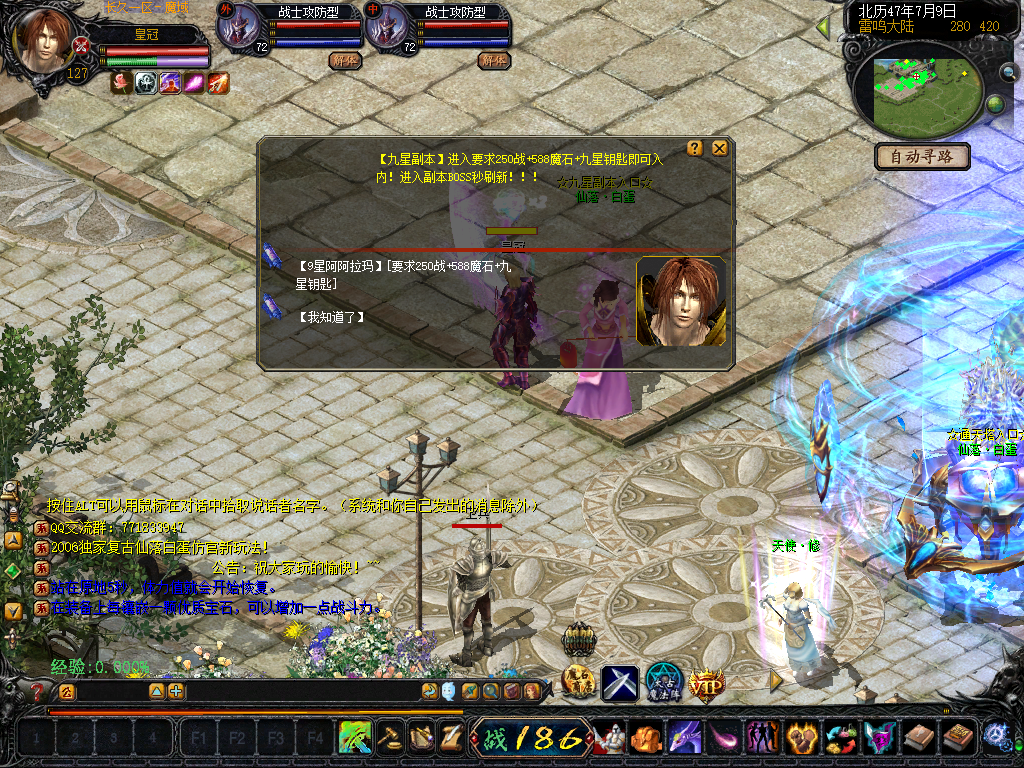Open the VIP menu icon
Viewport: 1024px width, 768px height.
pyautogui.click(x=706, y=683)
